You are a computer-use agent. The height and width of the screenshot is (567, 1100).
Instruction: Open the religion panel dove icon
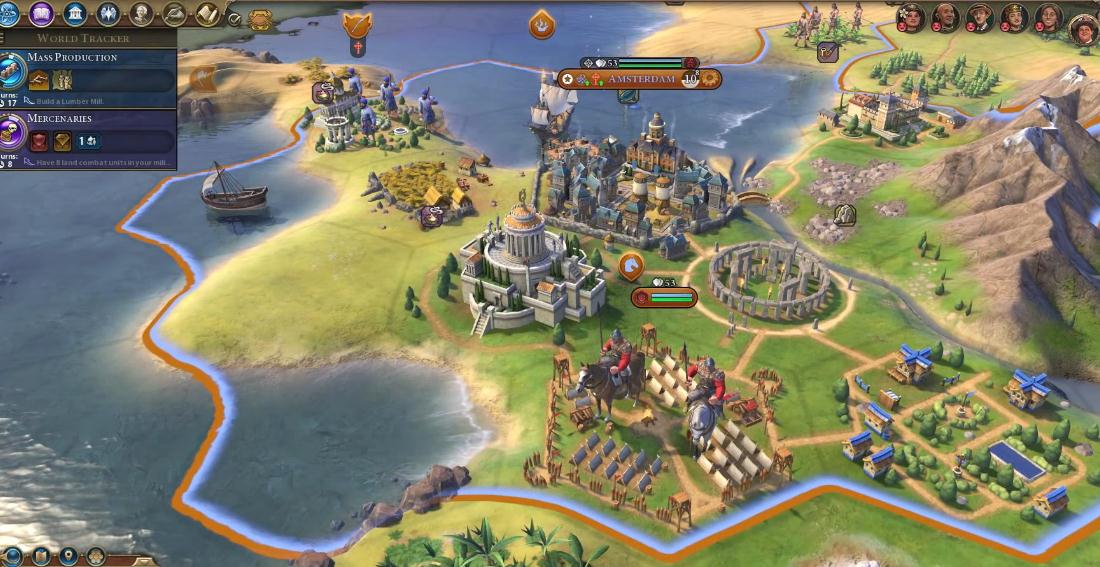click(x=108, y=14)
